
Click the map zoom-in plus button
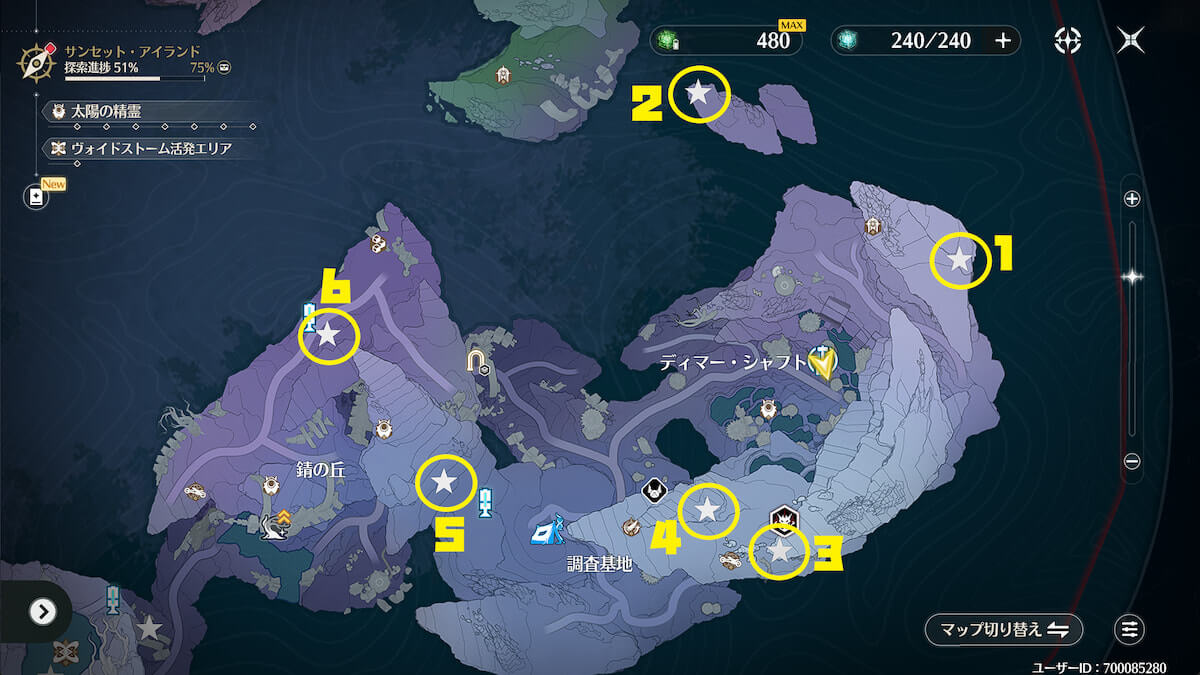[x=1132, y=199]
